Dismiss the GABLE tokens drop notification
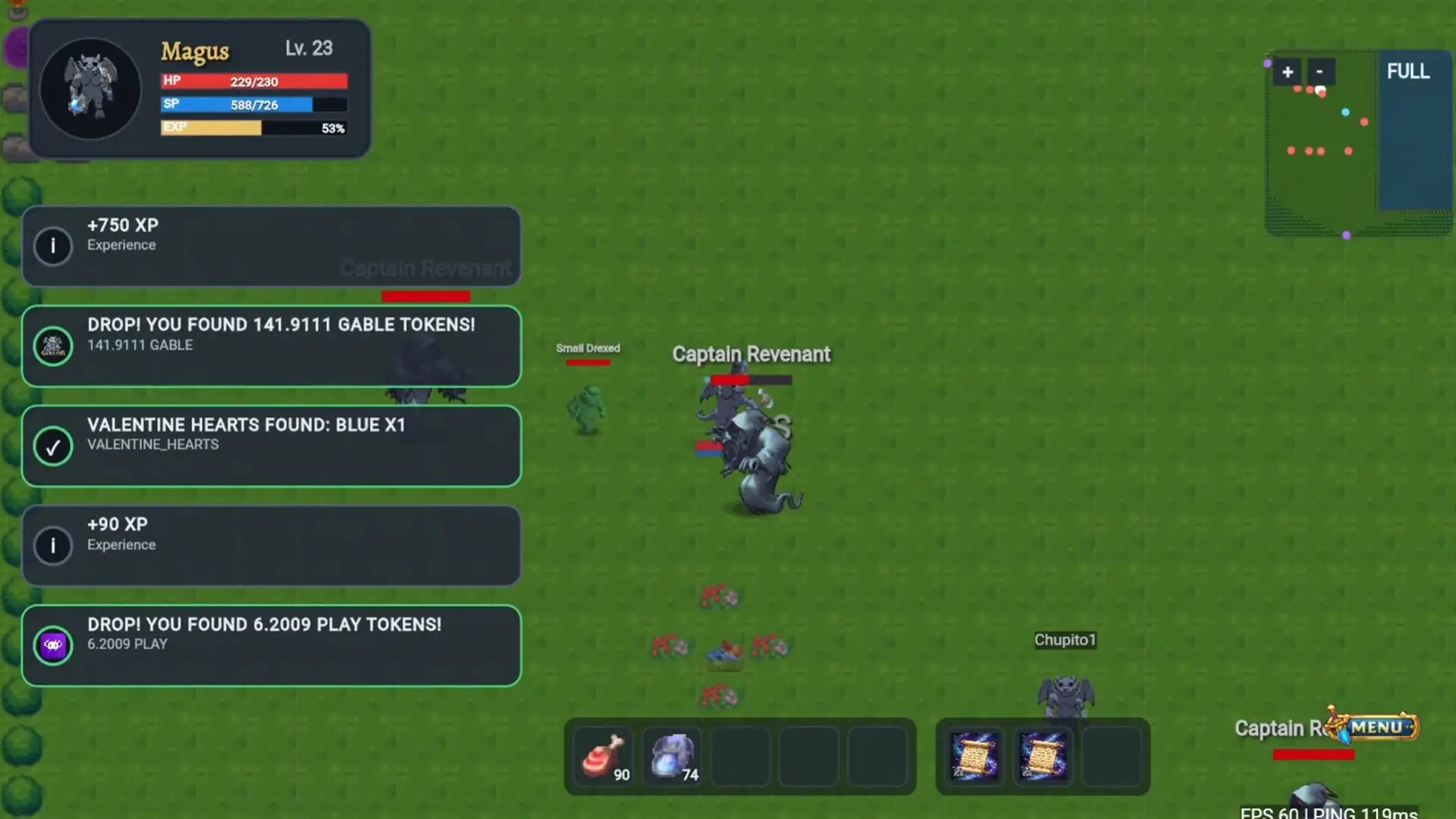Viewport: 1456px width, 819px height. (x=271, y=346)
